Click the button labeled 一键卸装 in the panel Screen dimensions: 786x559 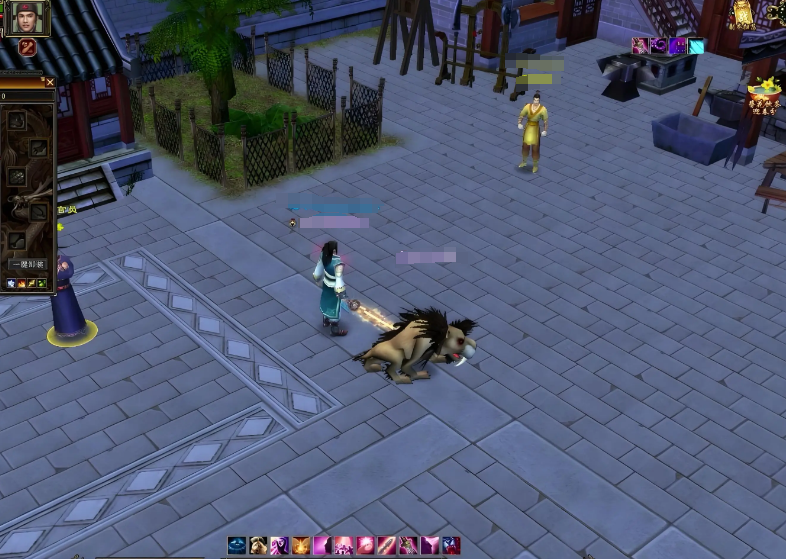click(28, 264)
